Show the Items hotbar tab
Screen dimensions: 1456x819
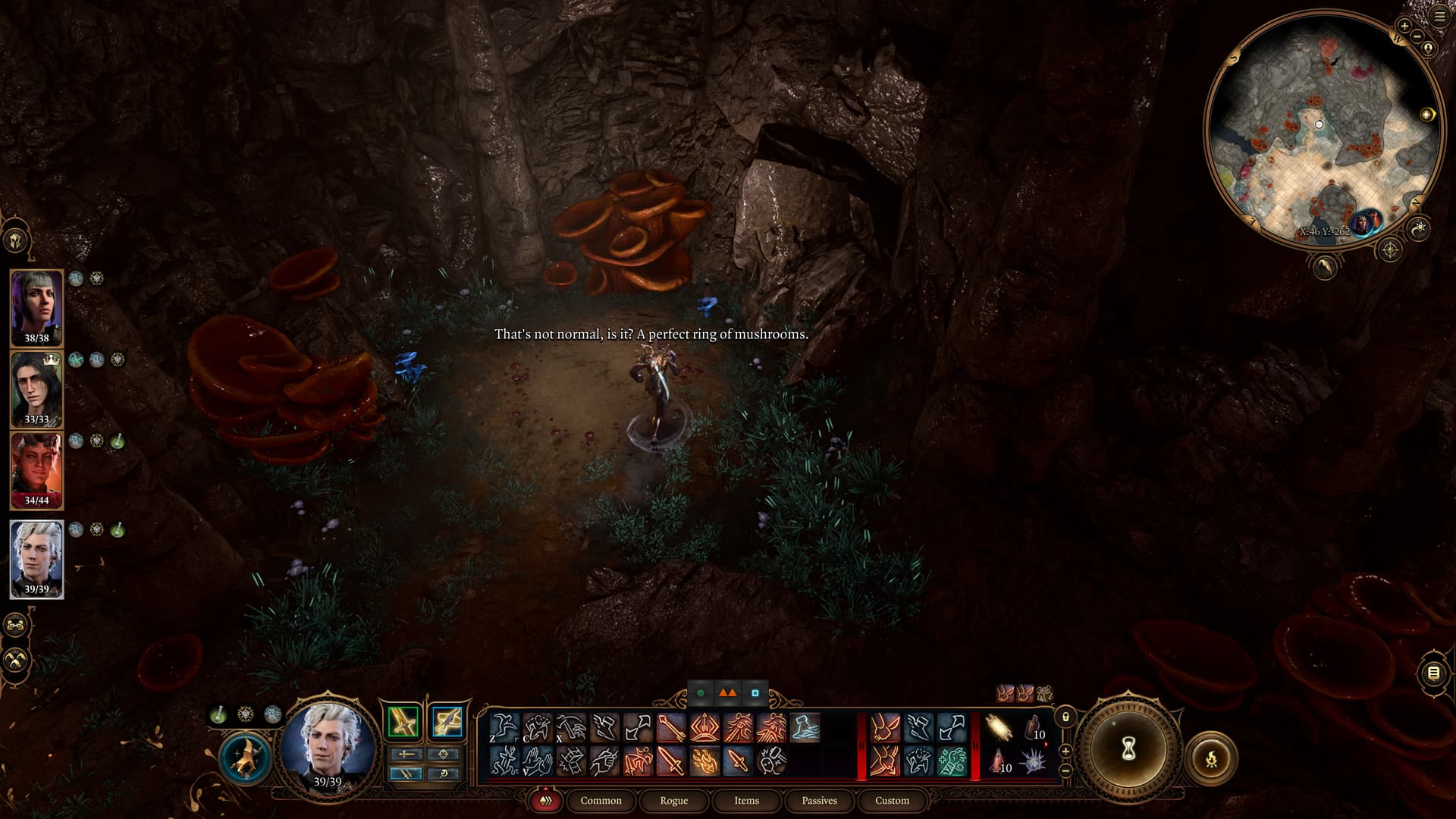click(x=746, y=800)
